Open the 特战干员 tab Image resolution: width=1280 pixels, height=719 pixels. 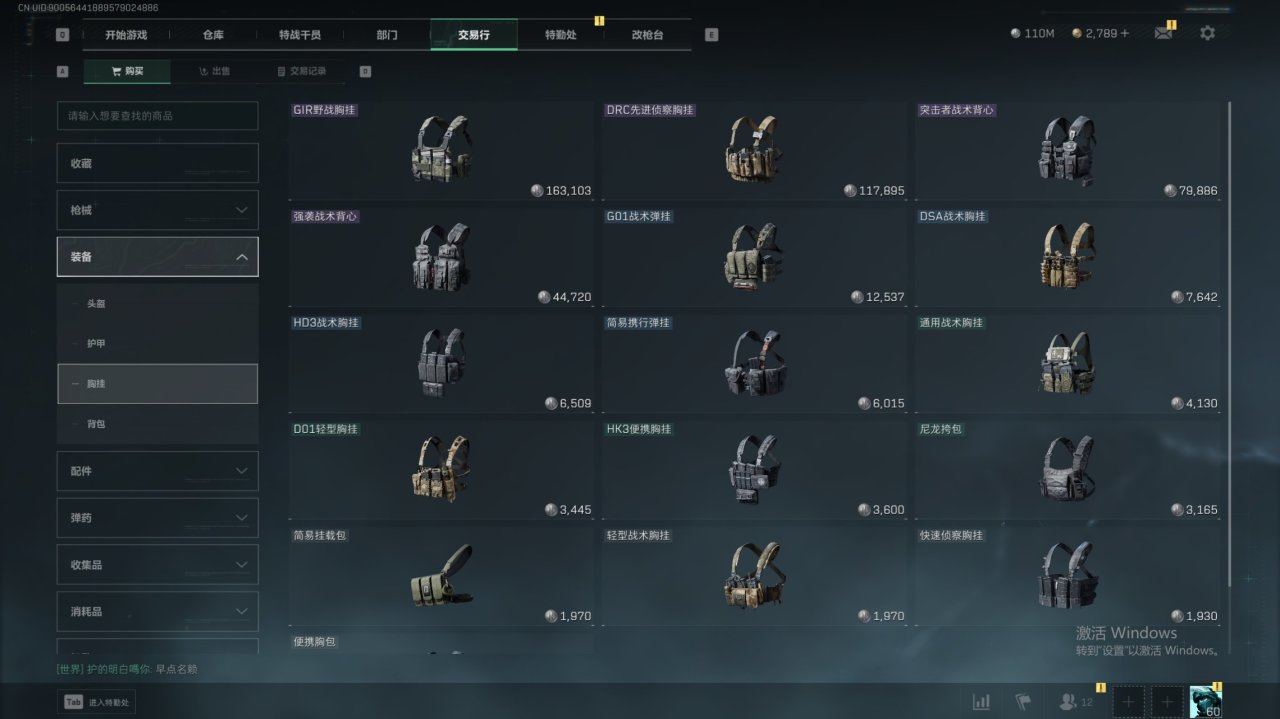[300, 35]
